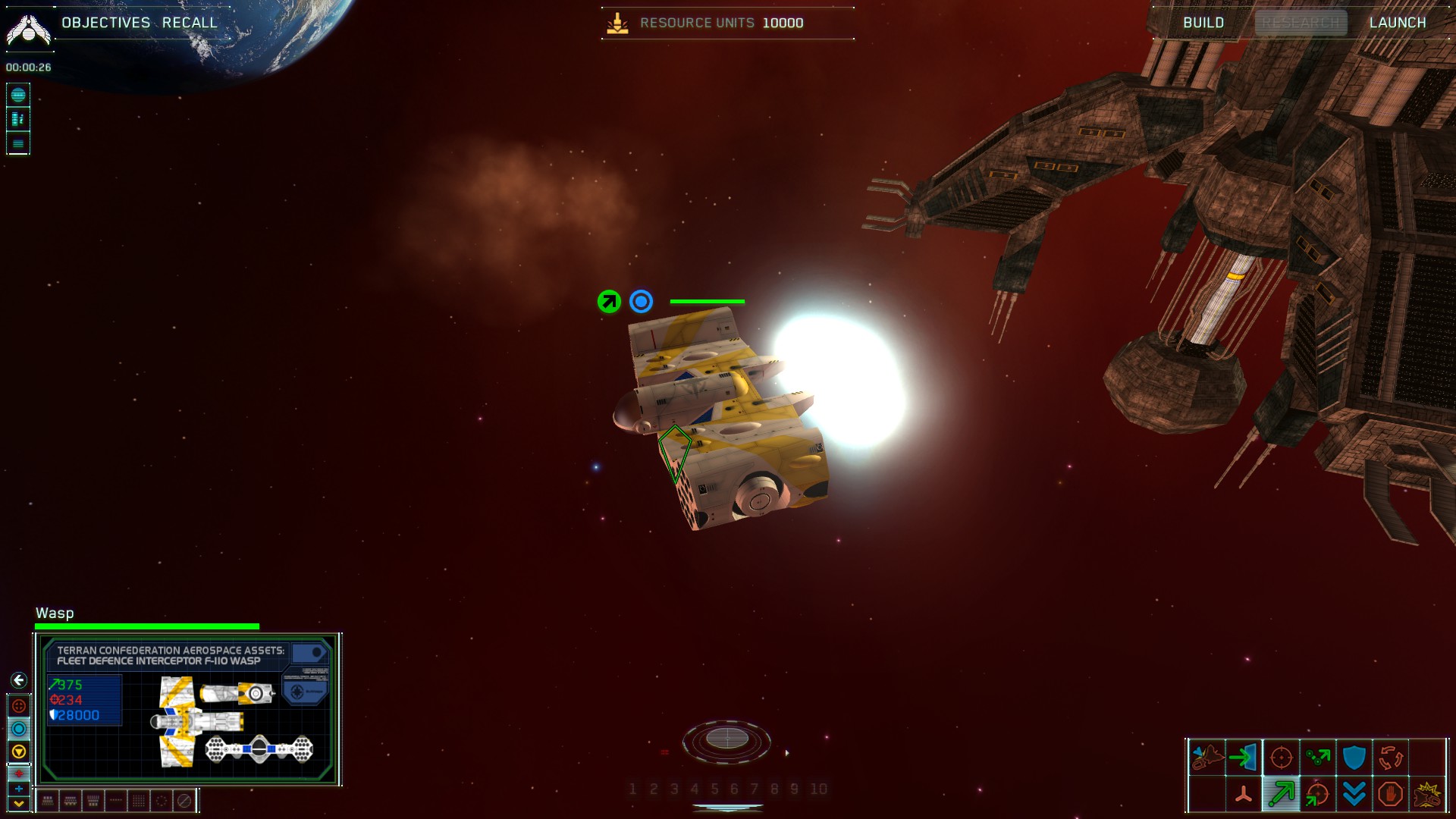Click the winged faction emblem menu icon
Viewport: 1456px width, 819px height.
click(x=28, y=30)
